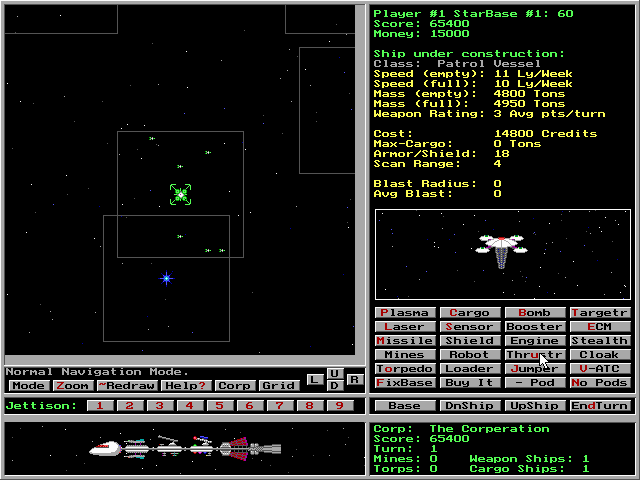Toggle the Grid display
640x480 pixels.
[279, 386]
